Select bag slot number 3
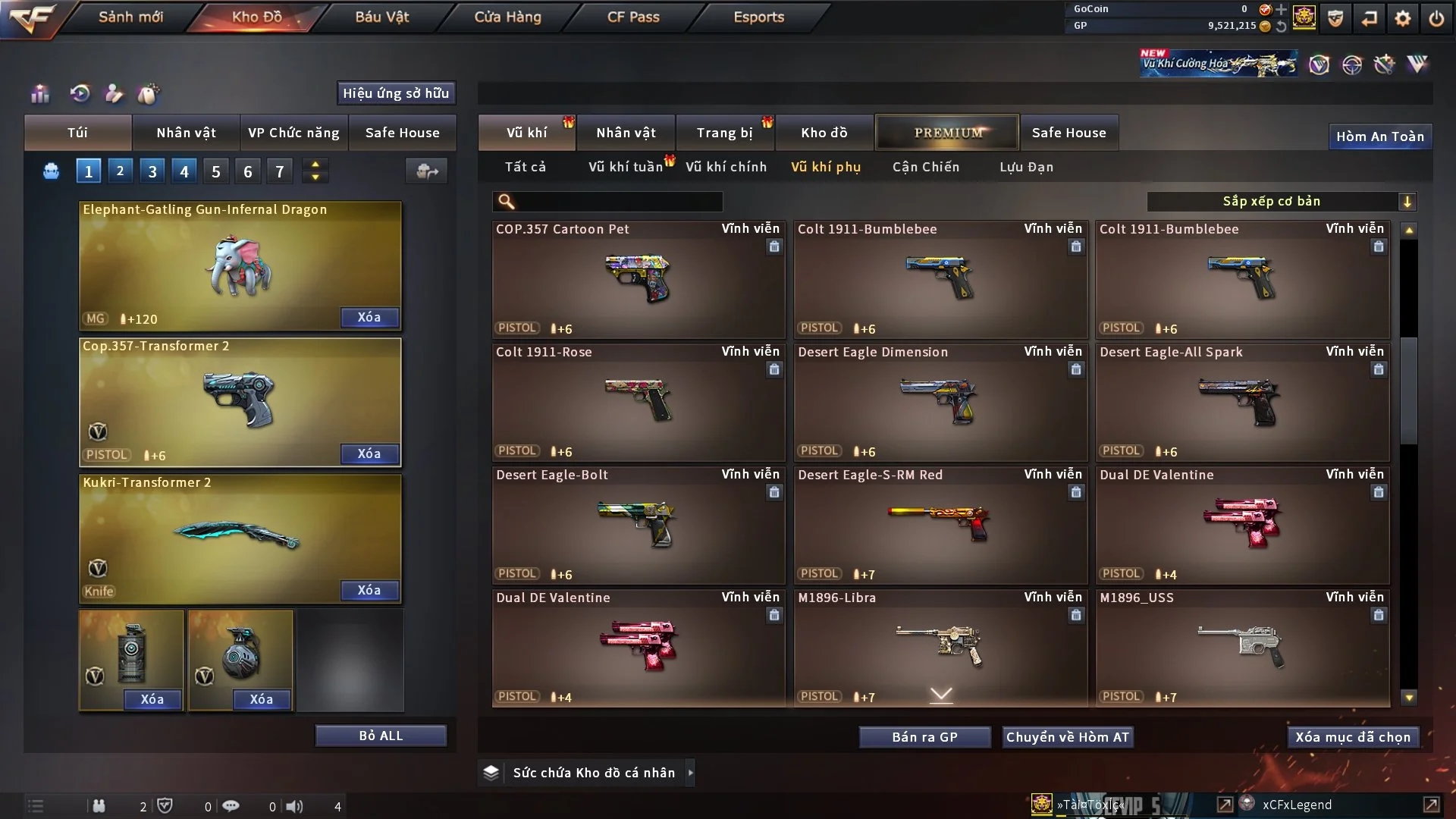Viewport: 1456px width, 819px height. (152, 171)
